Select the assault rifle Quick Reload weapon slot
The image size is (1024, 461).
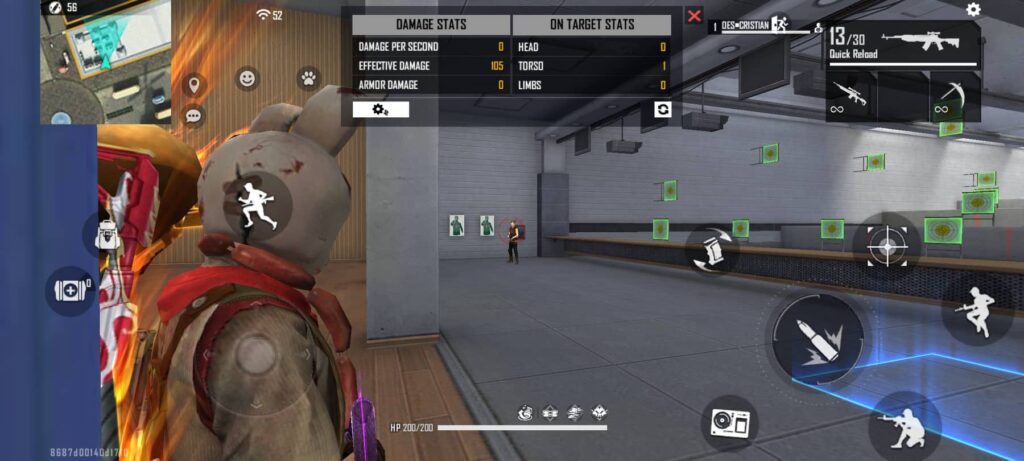pos(903,45)
